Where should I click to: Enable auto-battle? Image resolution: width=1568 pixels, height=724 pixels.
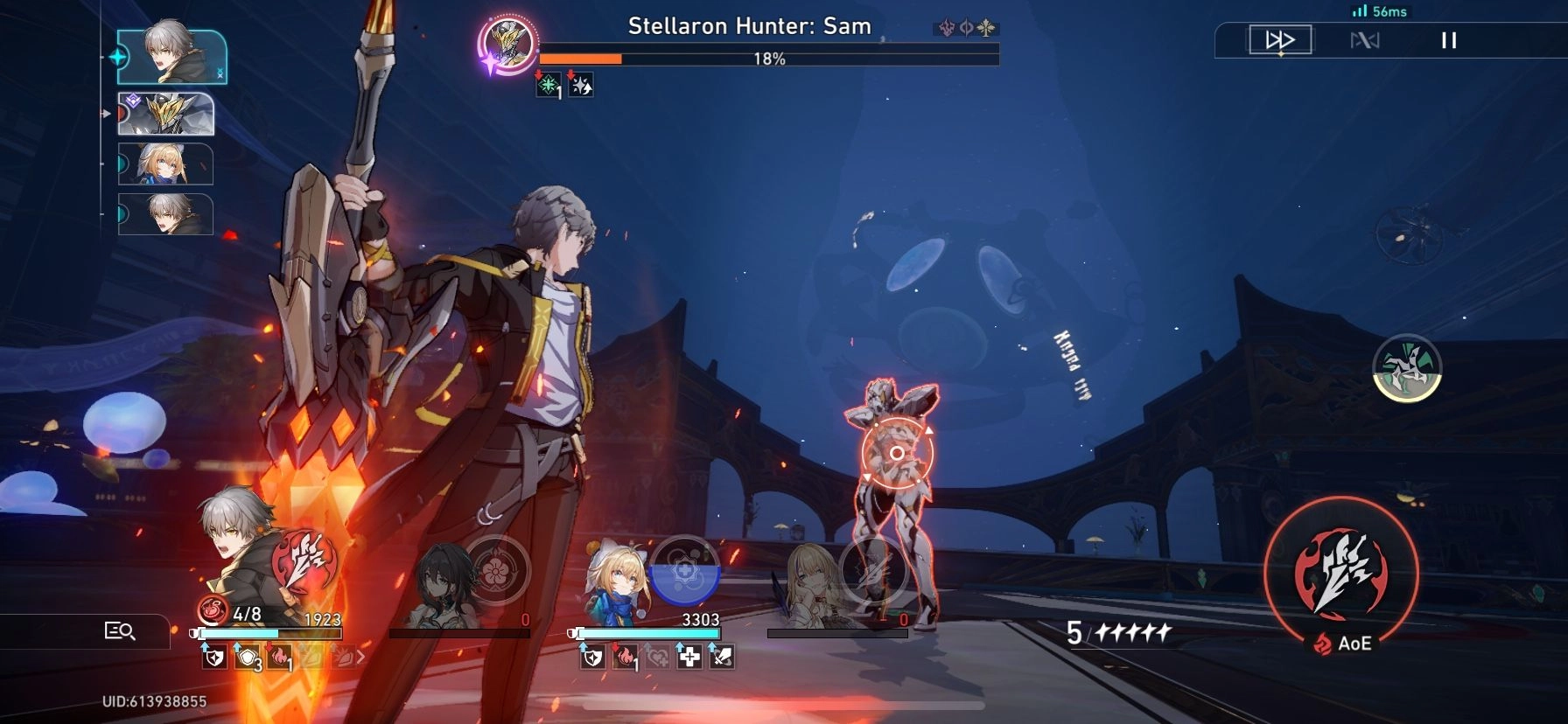[x=1366, y=38]
